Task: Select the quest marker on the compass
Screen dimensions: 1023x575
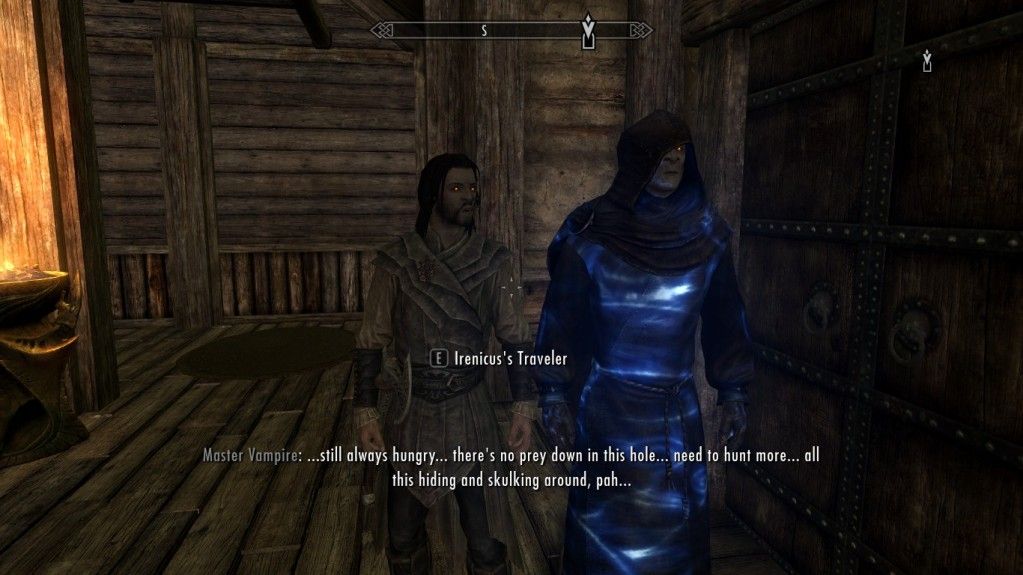Action: tap(589, 31)
